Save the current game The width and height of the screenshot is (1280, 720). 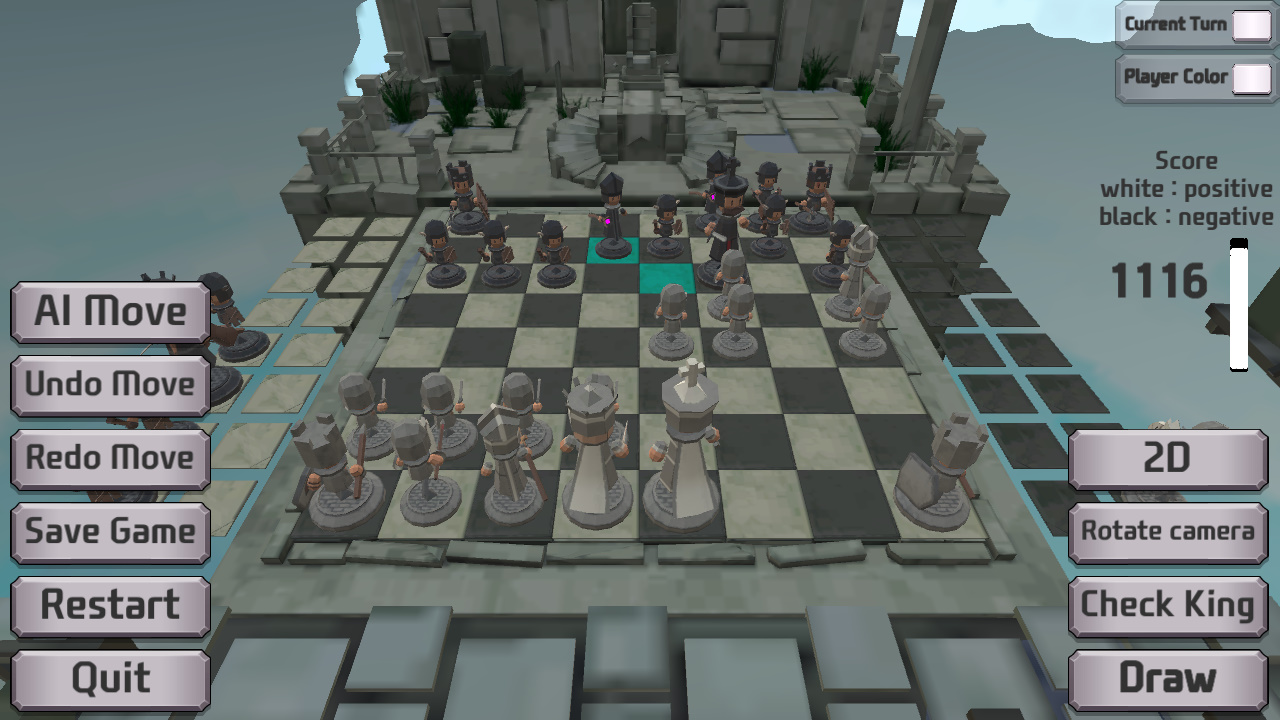pos(110,532)
